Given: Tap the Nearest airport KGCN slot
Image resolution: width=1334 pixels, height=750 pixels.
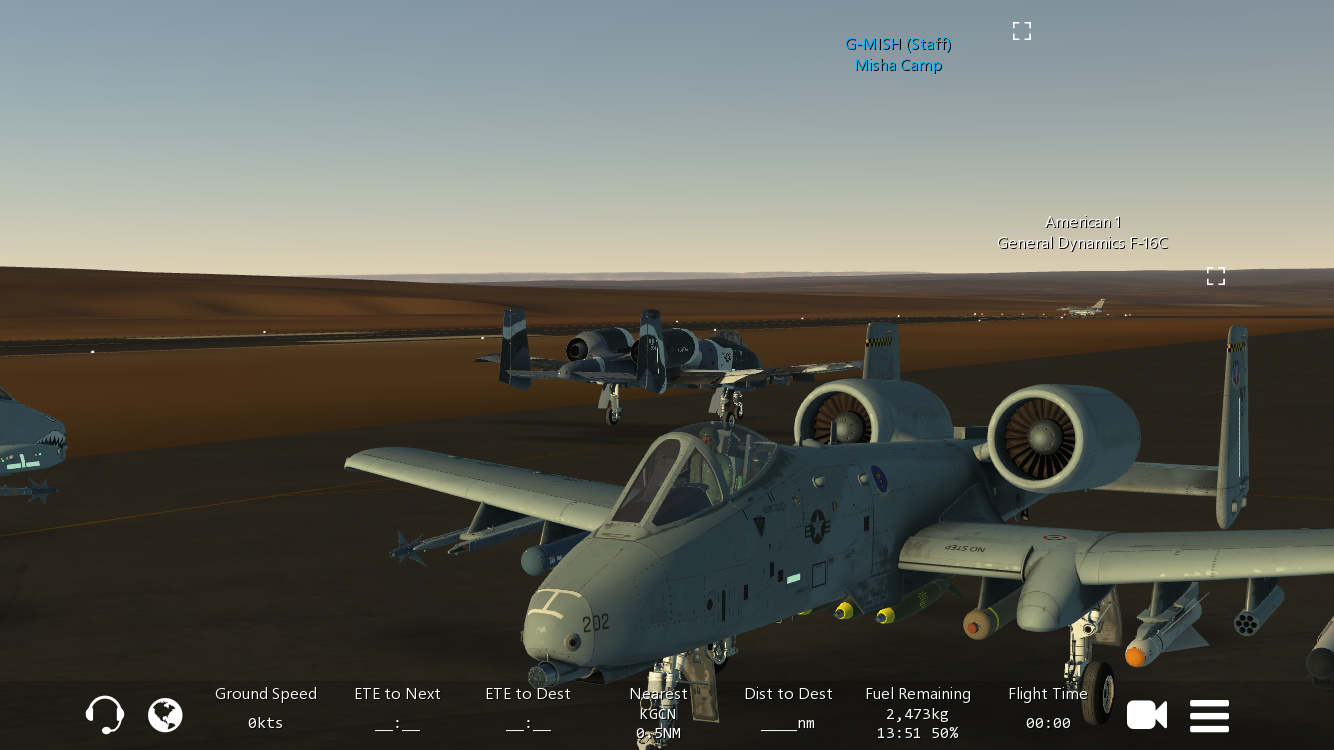Looking at the screenshot, I should (658, 713).
